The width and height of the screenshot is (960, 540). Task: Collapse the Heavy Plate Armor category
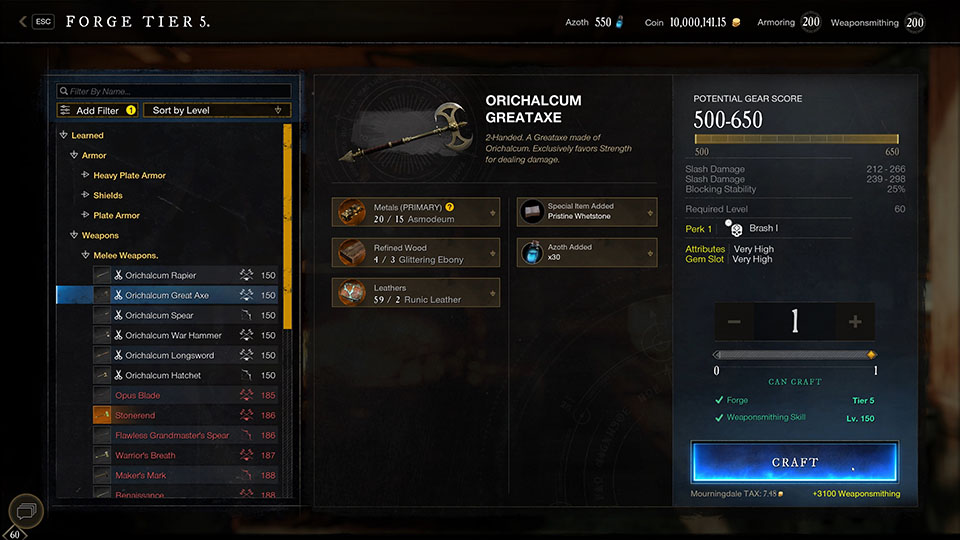tap(129, 175)
